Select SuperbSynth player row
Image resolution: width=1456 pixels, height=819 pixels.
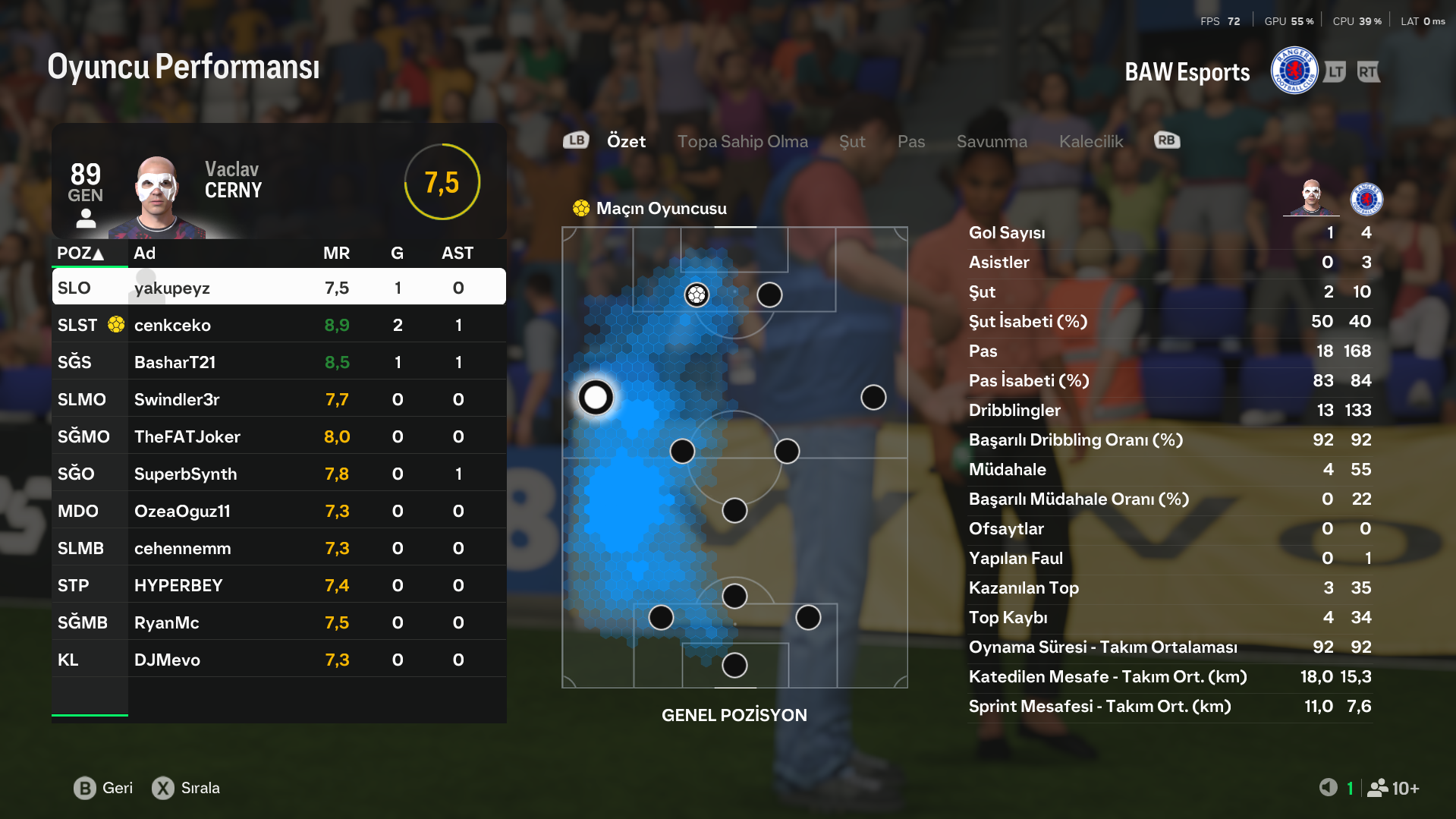(278, 474)
